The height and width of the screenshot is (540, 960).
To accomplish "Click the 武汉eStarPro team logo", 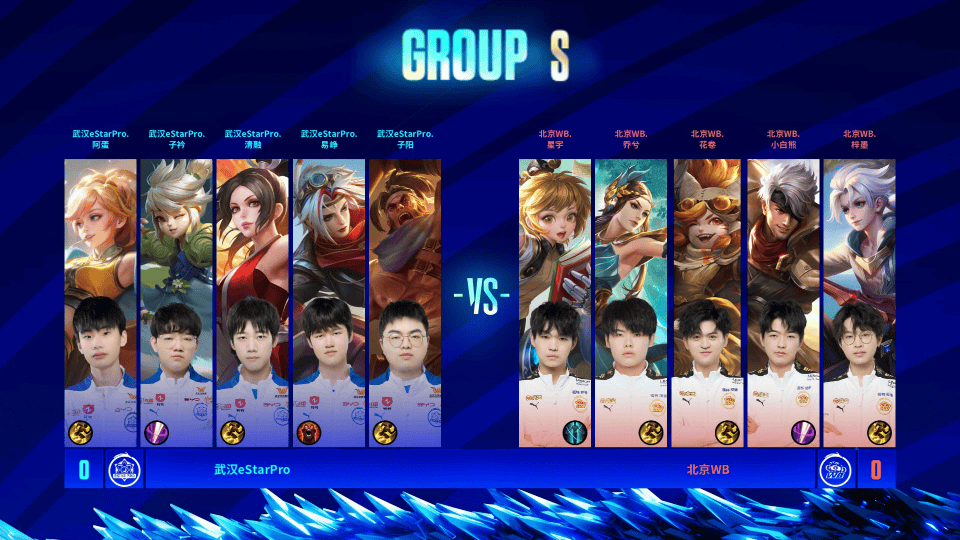I will (x=124, y=469).
